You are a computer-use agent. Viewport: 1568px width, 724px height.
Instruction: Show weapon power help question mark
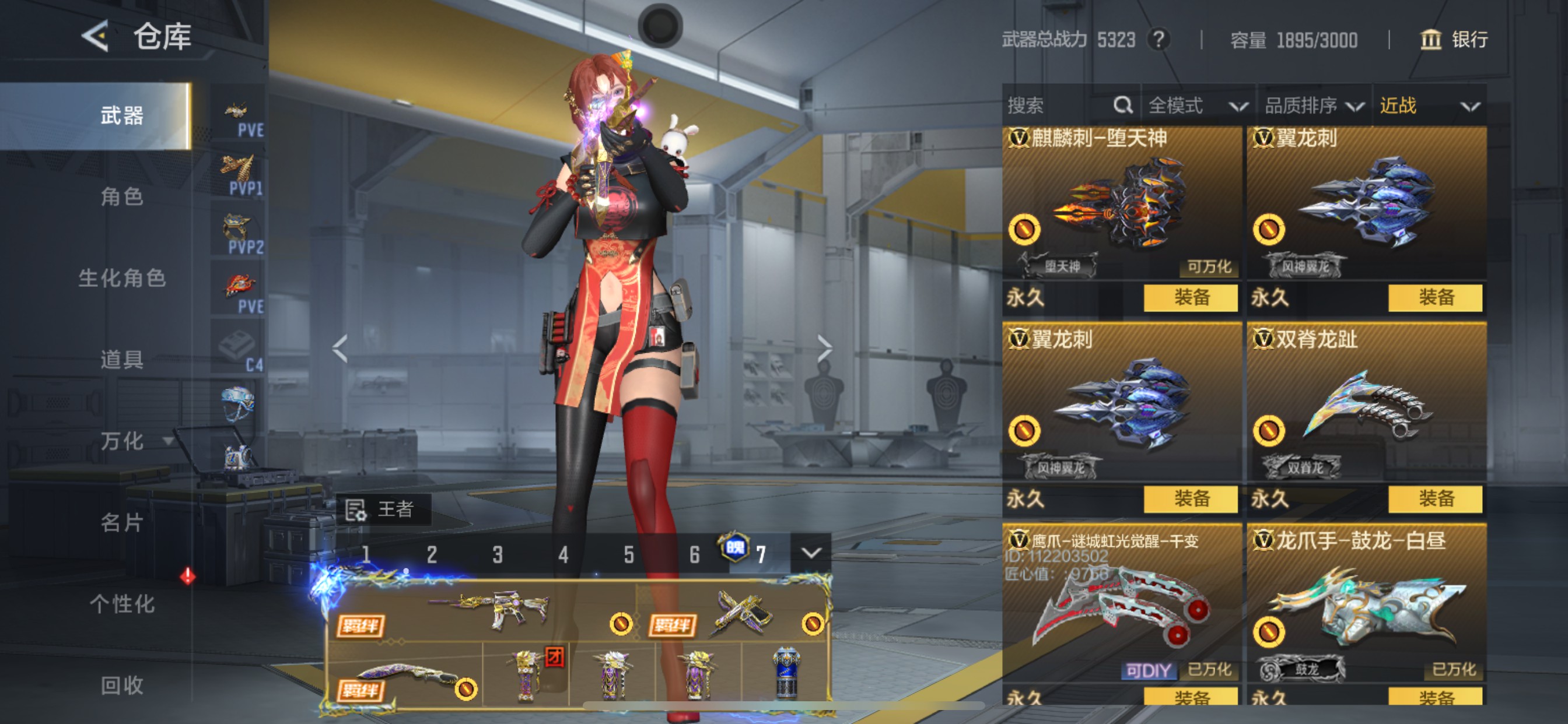tap(1158, 40)
